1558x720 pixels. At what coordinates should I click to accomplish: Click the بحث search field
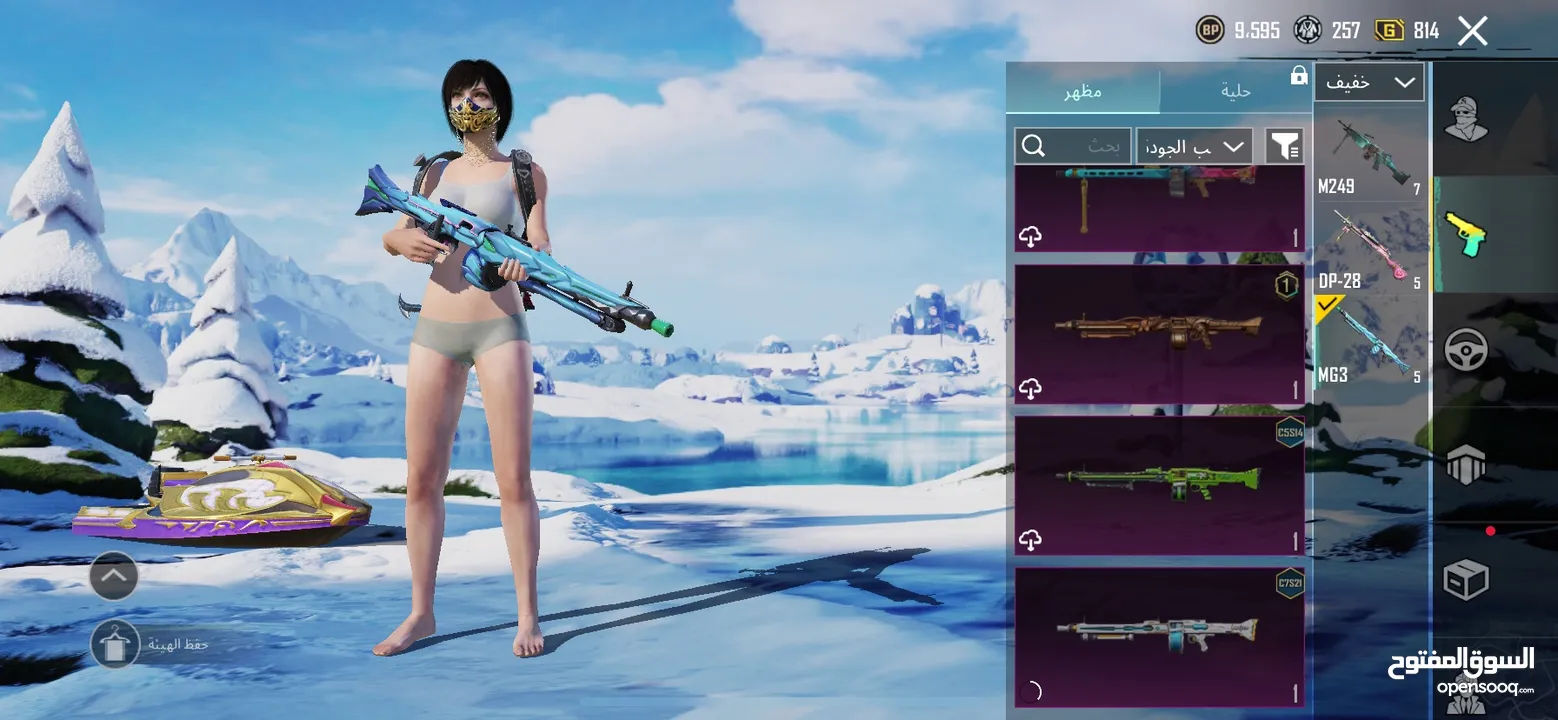pos(1073,147)
